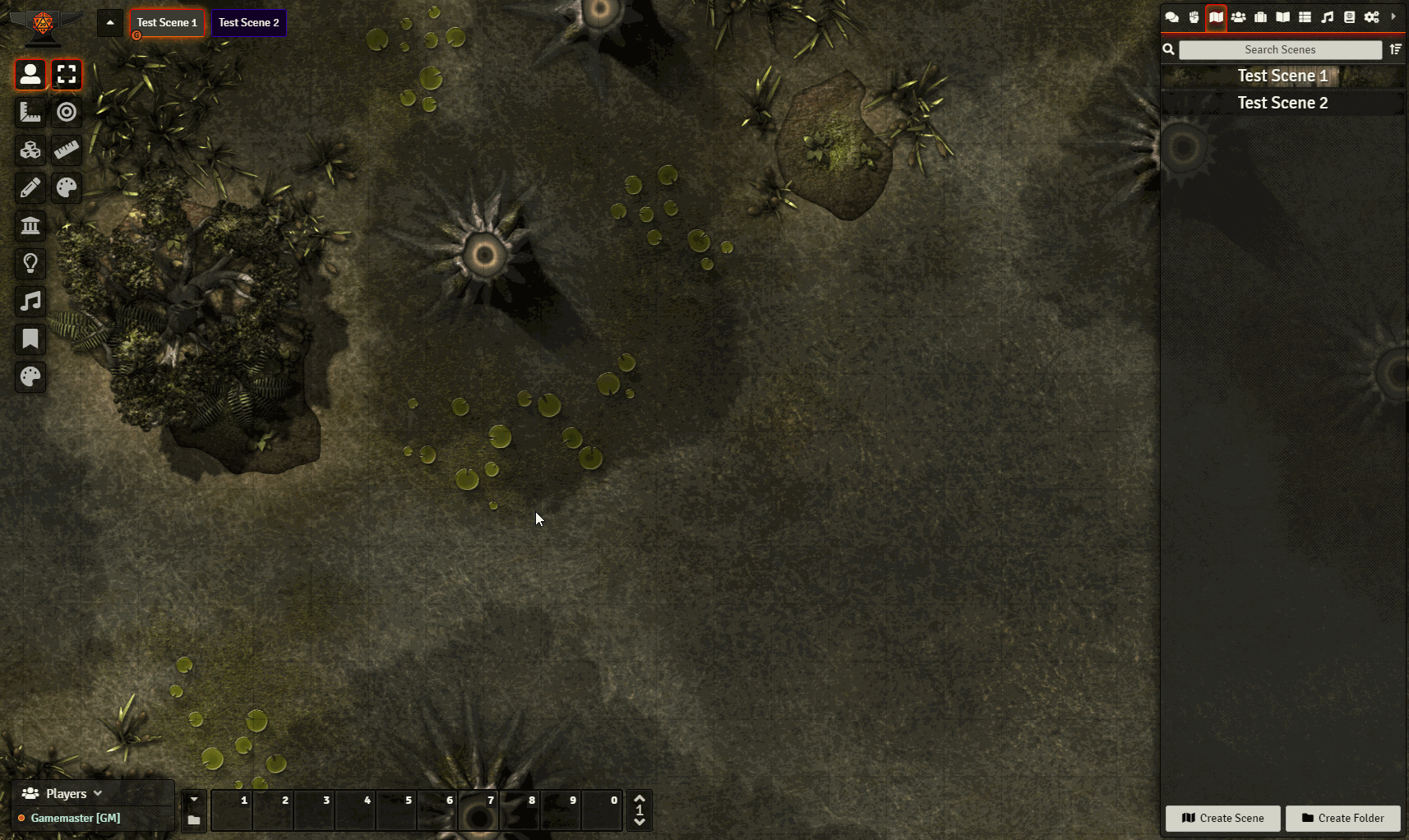Screen dimensions: 1409x840
Task: Create a new folder
Action: tap(1342, 818)
